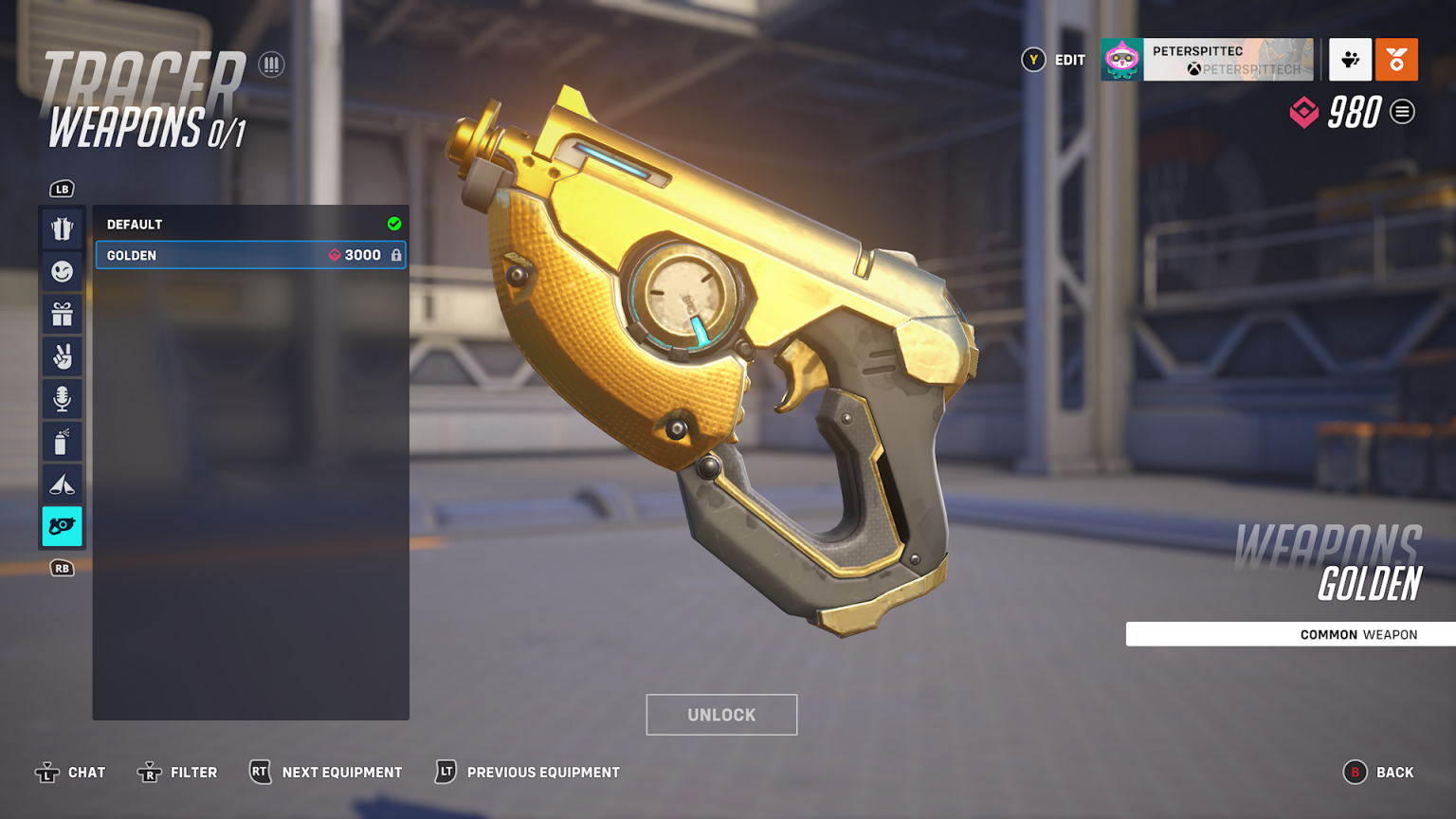The width and height of the screenshot is (1456, 819).
Task: Open the Emotes category
Action: click(x=62, y=271)
